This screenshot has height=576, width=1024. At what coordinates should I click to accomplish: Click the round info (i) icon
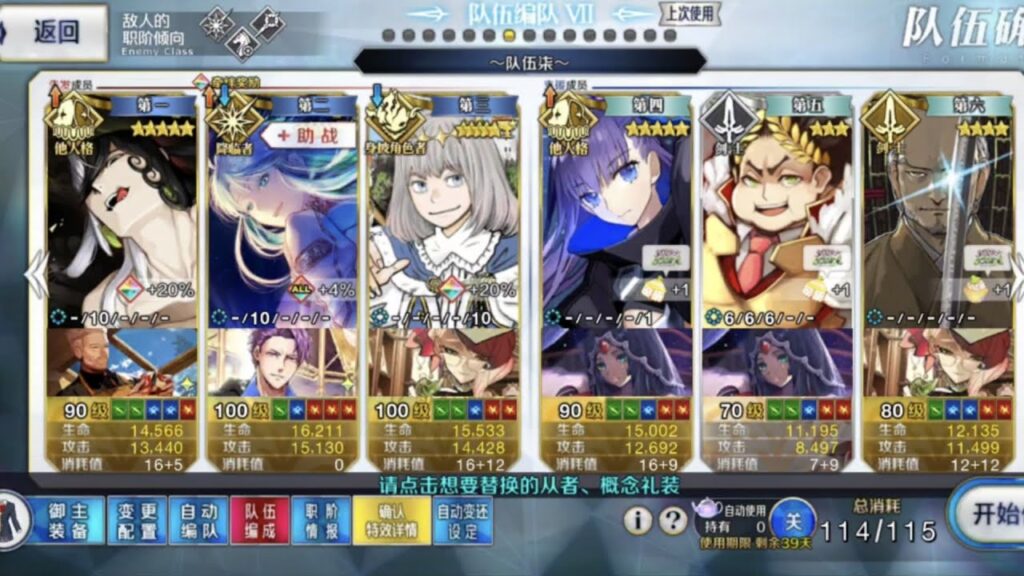point(638,520)
